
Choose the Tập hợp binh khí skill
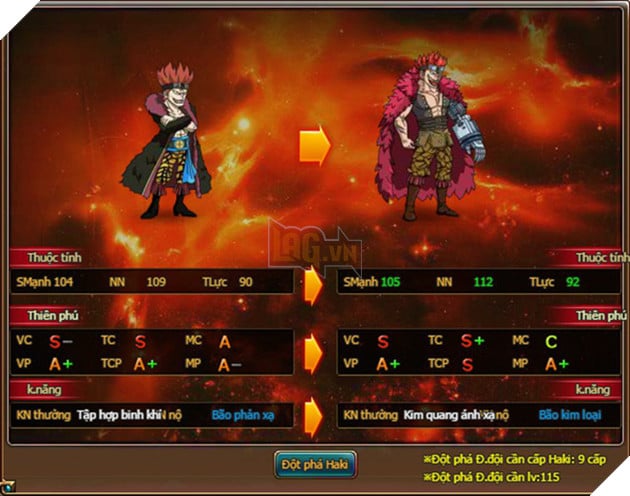click(119, 413)
